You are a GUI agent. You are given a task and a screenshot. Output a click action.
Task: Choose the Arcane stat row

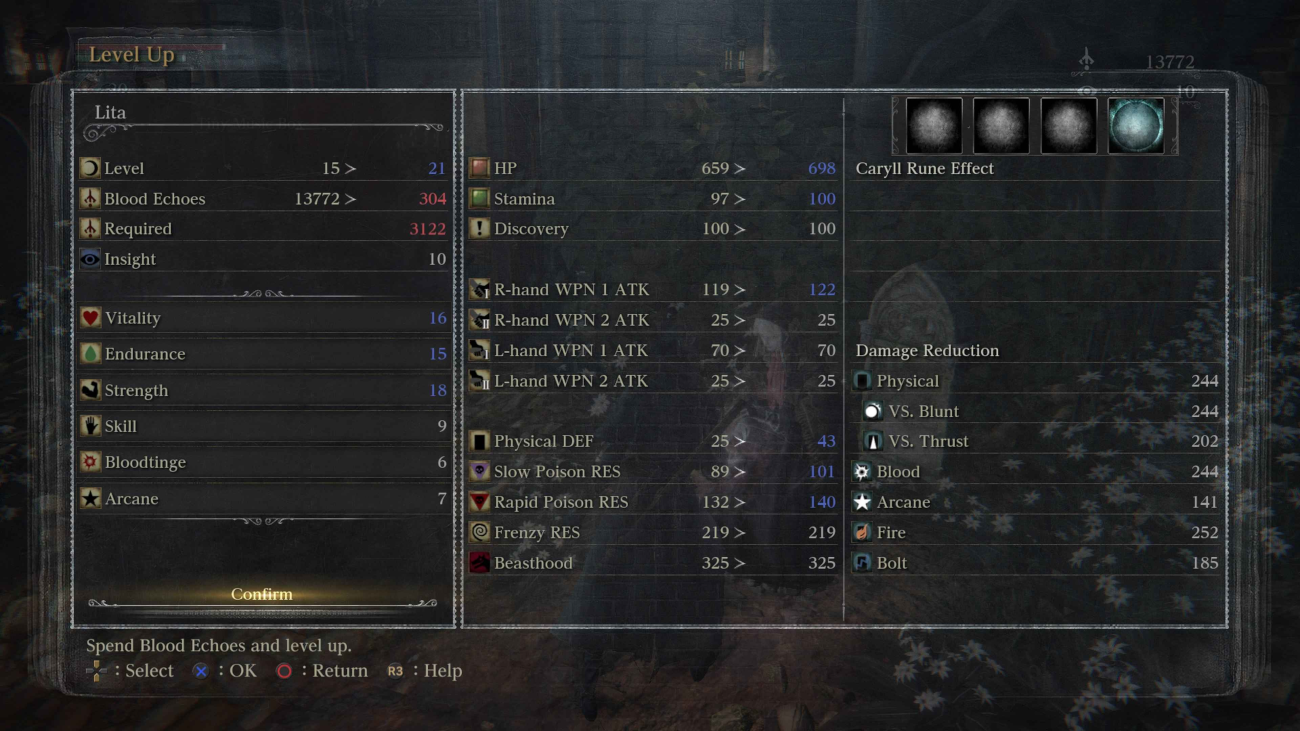(263, 498)
